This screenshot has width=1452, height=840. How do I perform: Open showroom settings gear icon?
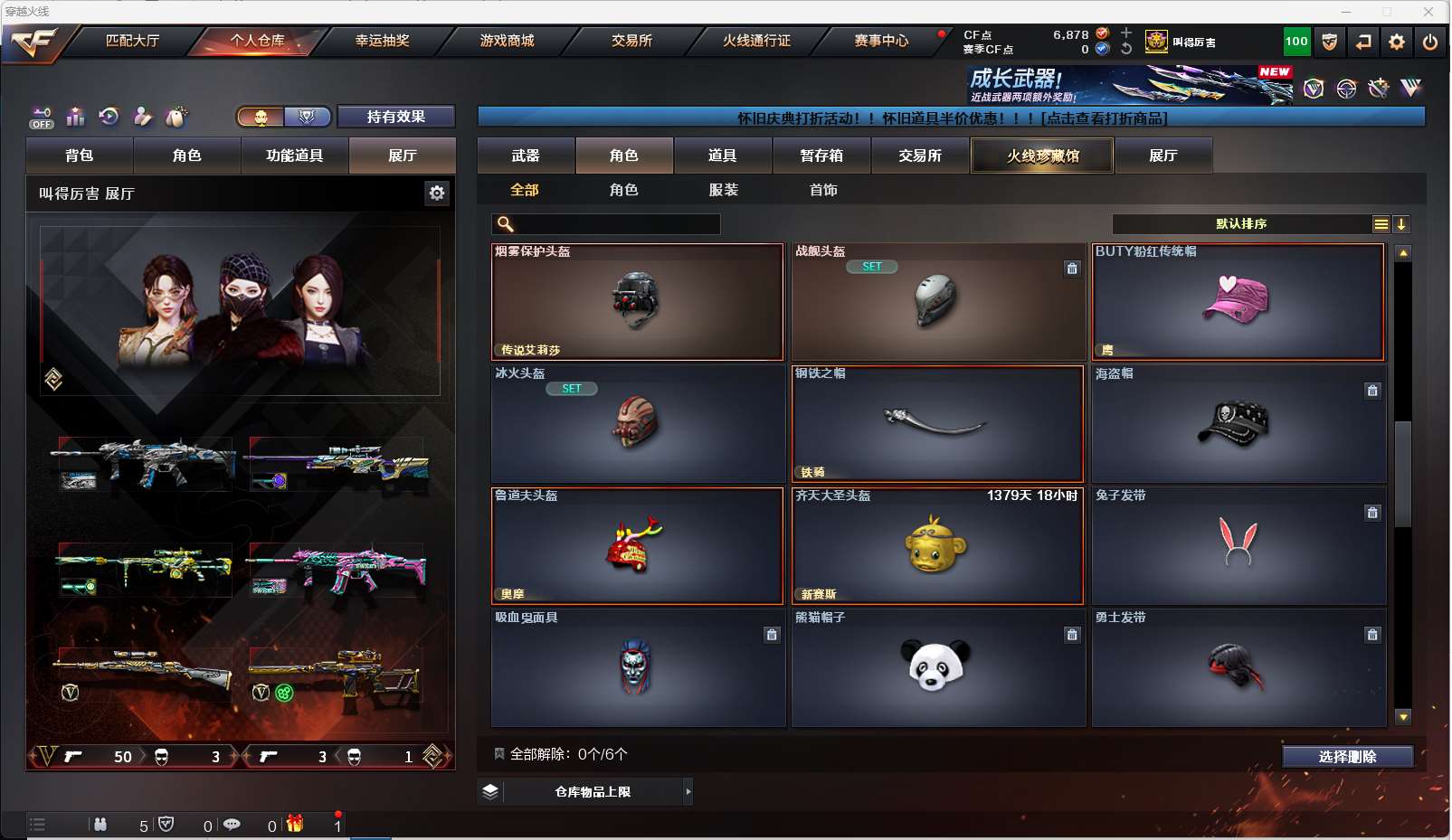tap(437, 193)
